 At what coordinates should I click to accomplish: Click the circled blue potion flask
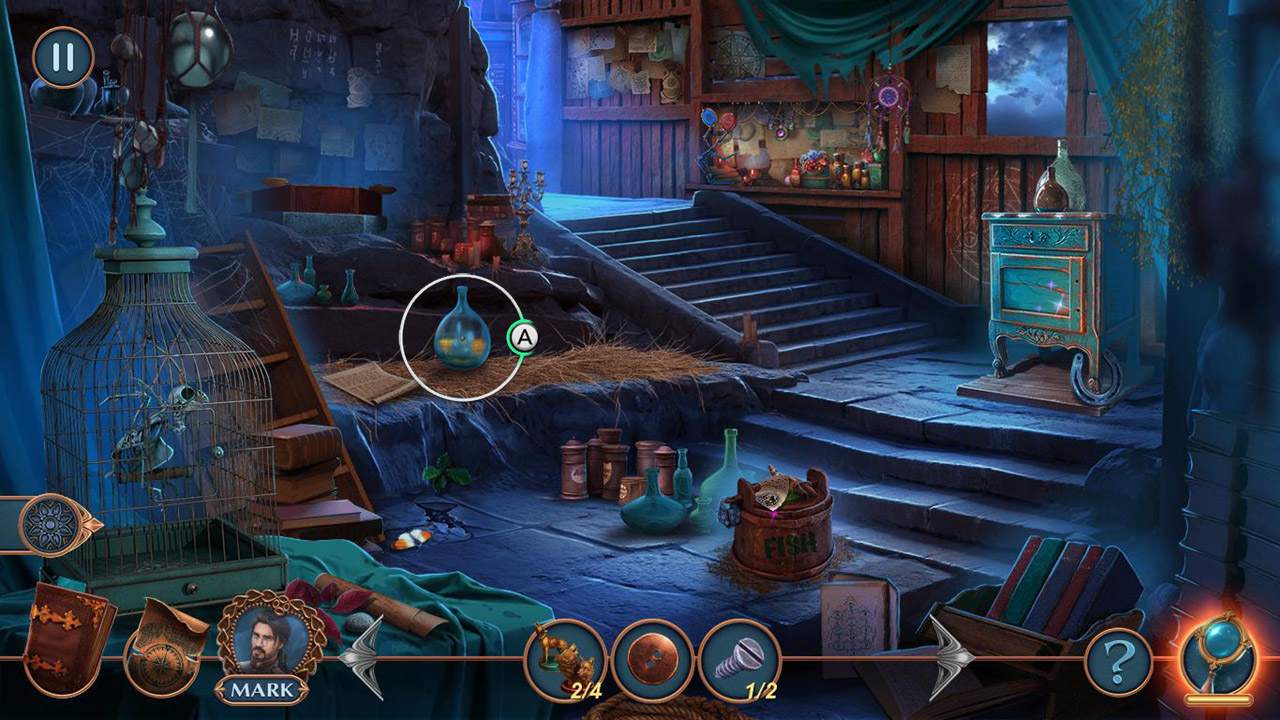[462, 335]
